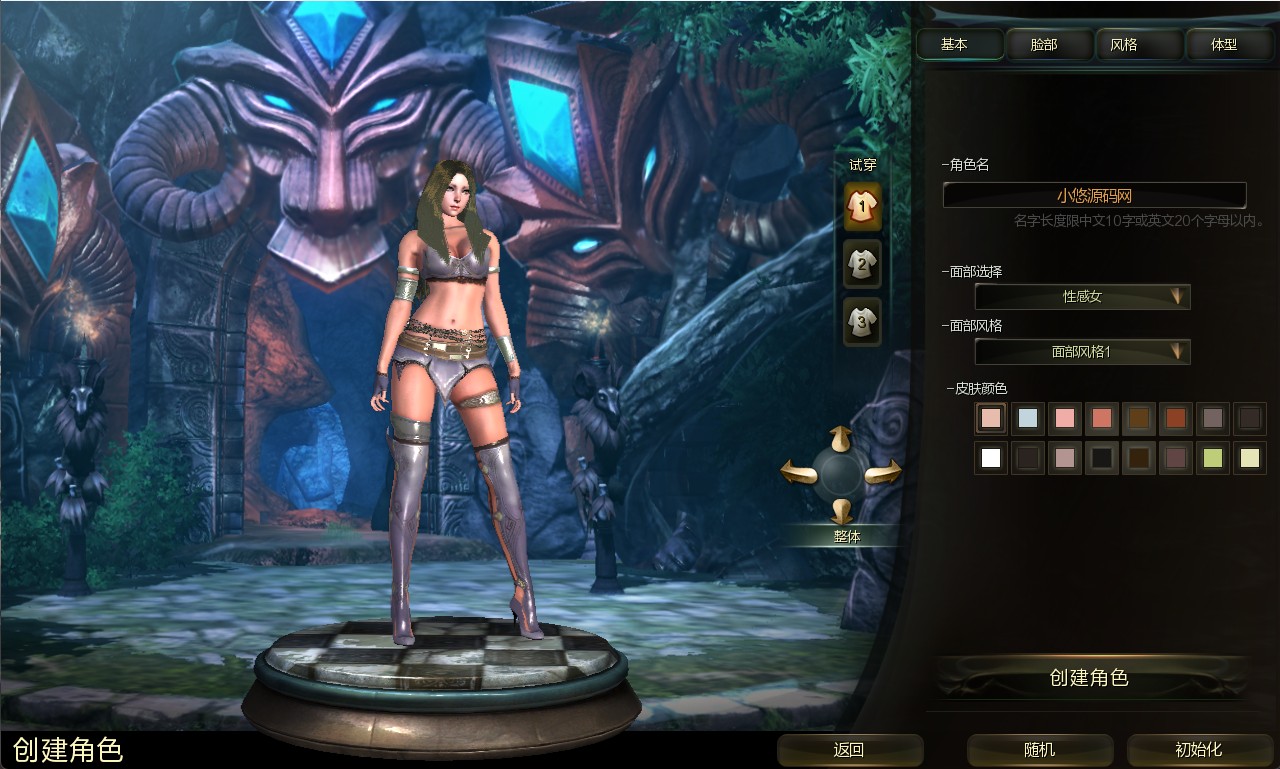
Task: Switch to the 基本 tab
Action: 960,45
